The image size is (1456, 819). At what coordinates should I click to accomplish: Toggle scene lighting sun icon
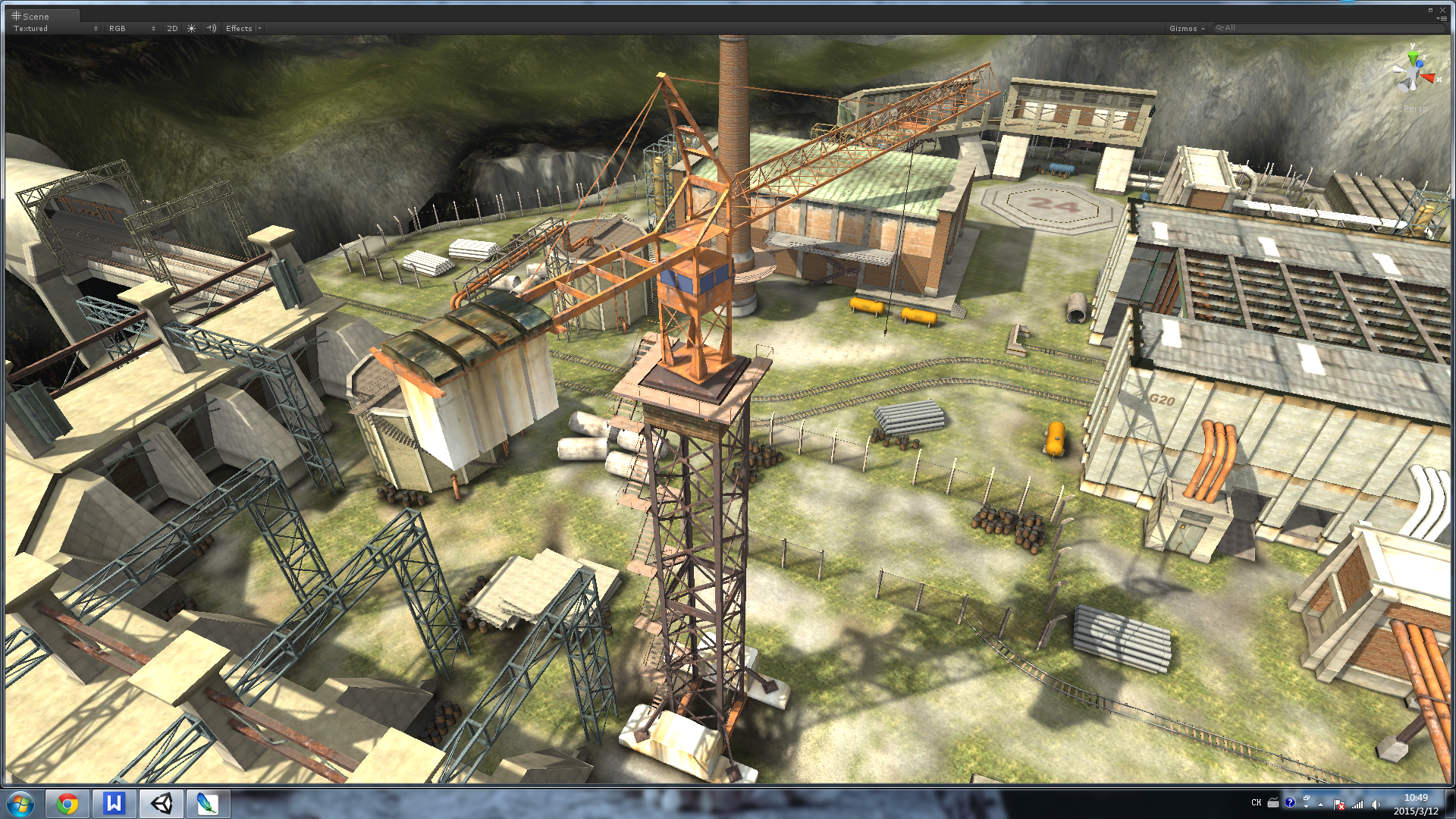click(x=192, y=28)
